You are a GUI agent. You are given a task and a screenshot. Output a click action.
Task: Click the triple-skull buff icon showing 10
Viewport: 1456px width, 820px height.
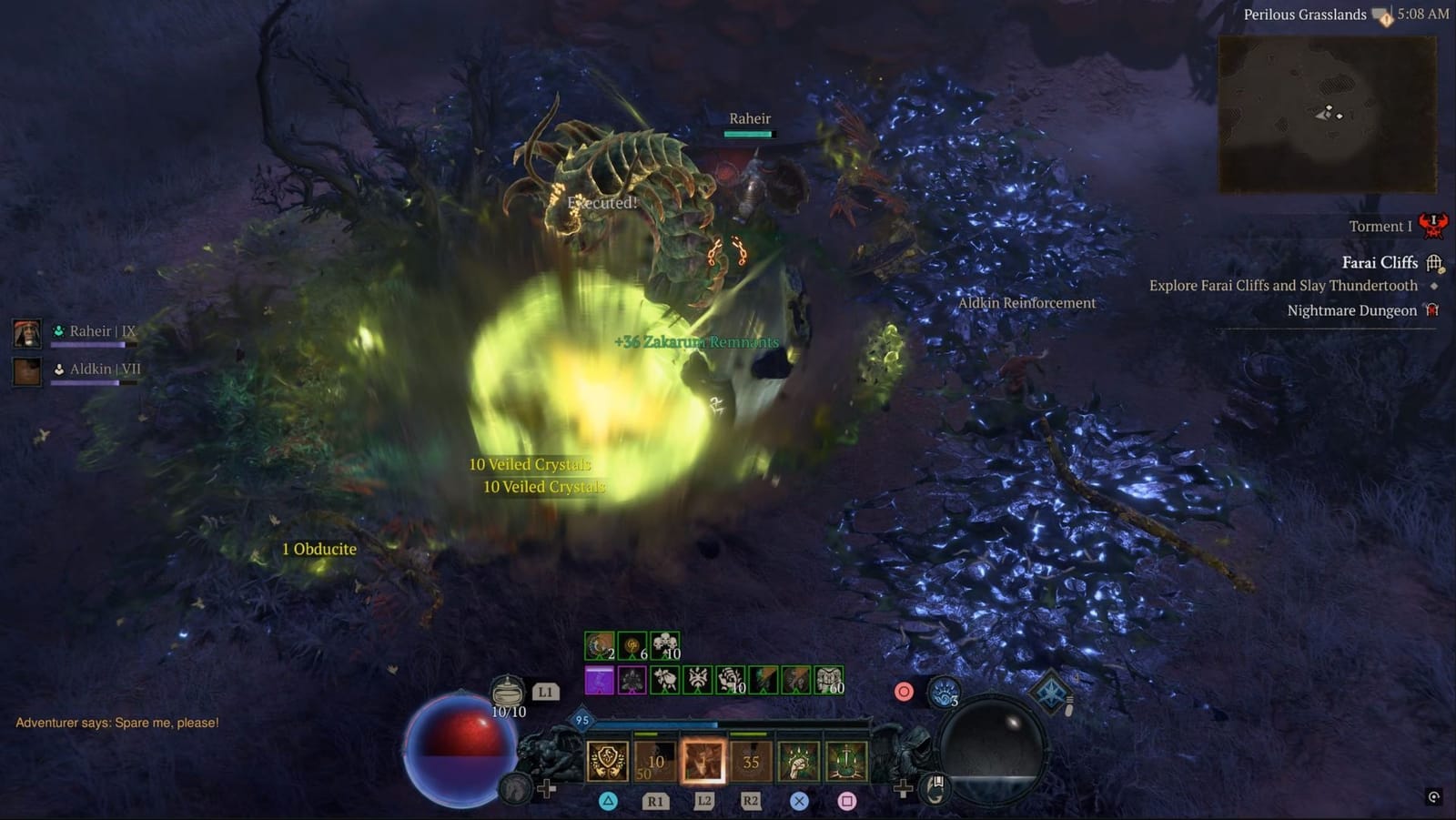[x=664, y=643]
